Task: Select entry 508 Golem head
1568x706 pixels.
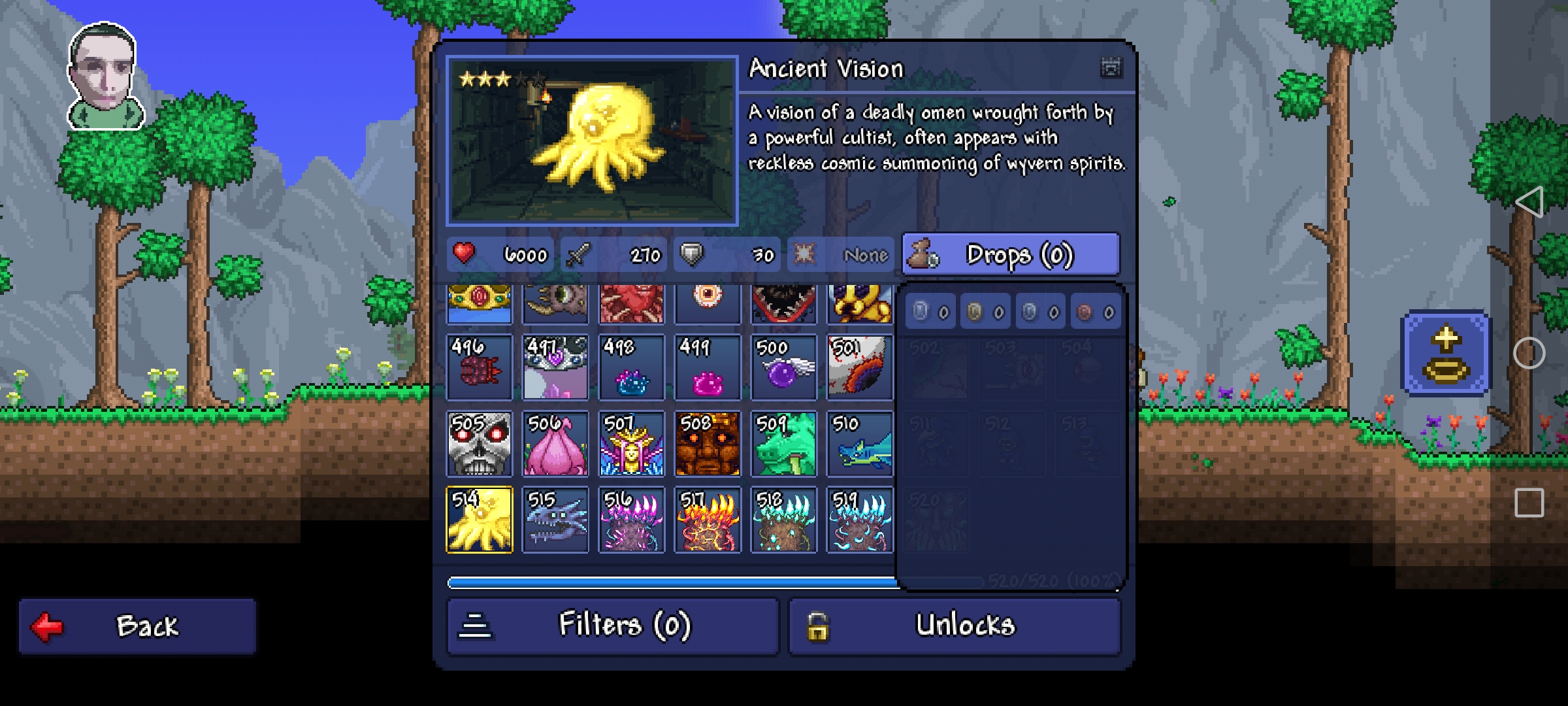Action: point(708,444)
